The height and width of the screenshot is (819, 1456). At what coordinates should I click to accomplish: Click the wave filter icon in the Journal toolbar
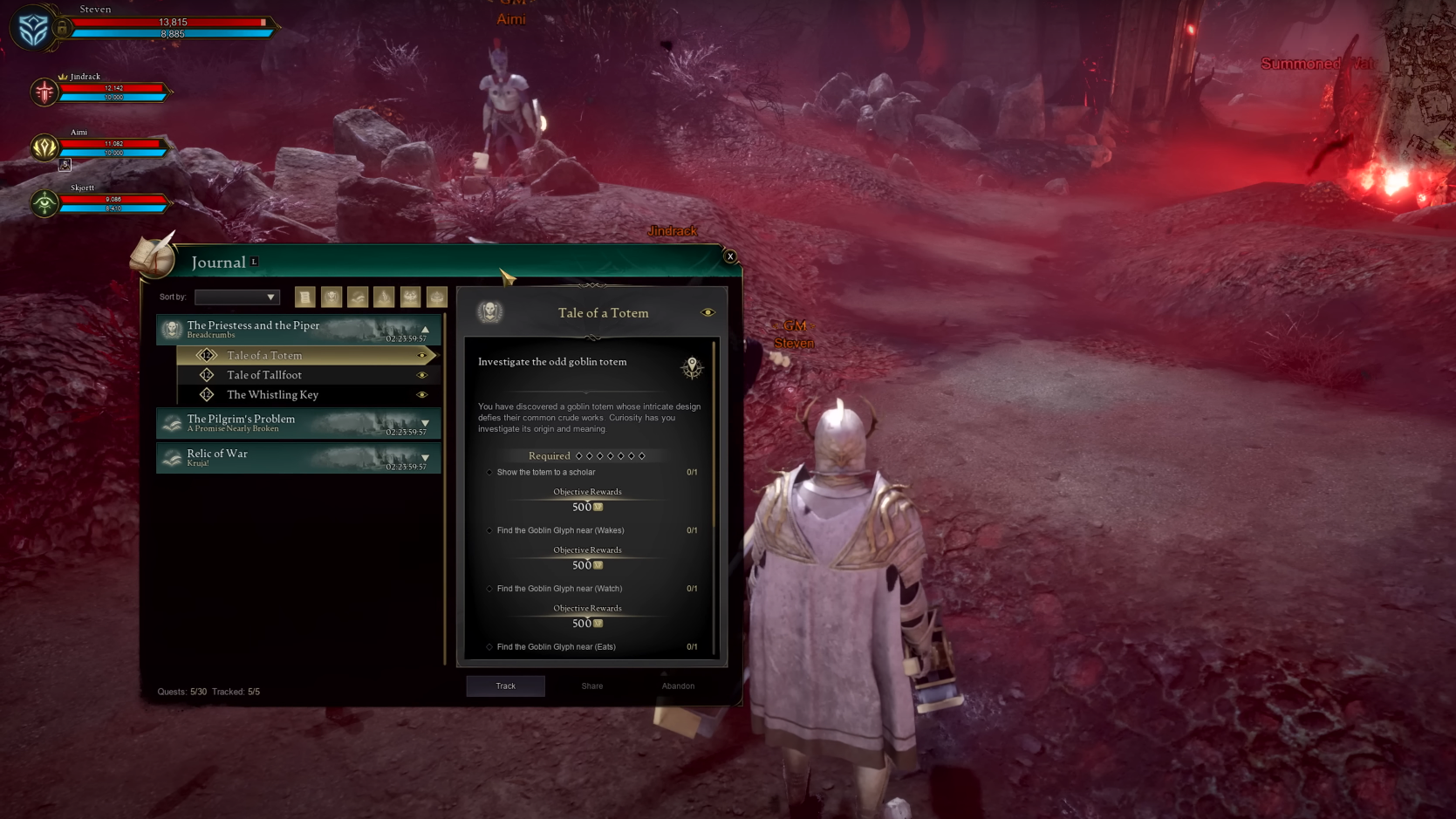[x=357, y=297]
